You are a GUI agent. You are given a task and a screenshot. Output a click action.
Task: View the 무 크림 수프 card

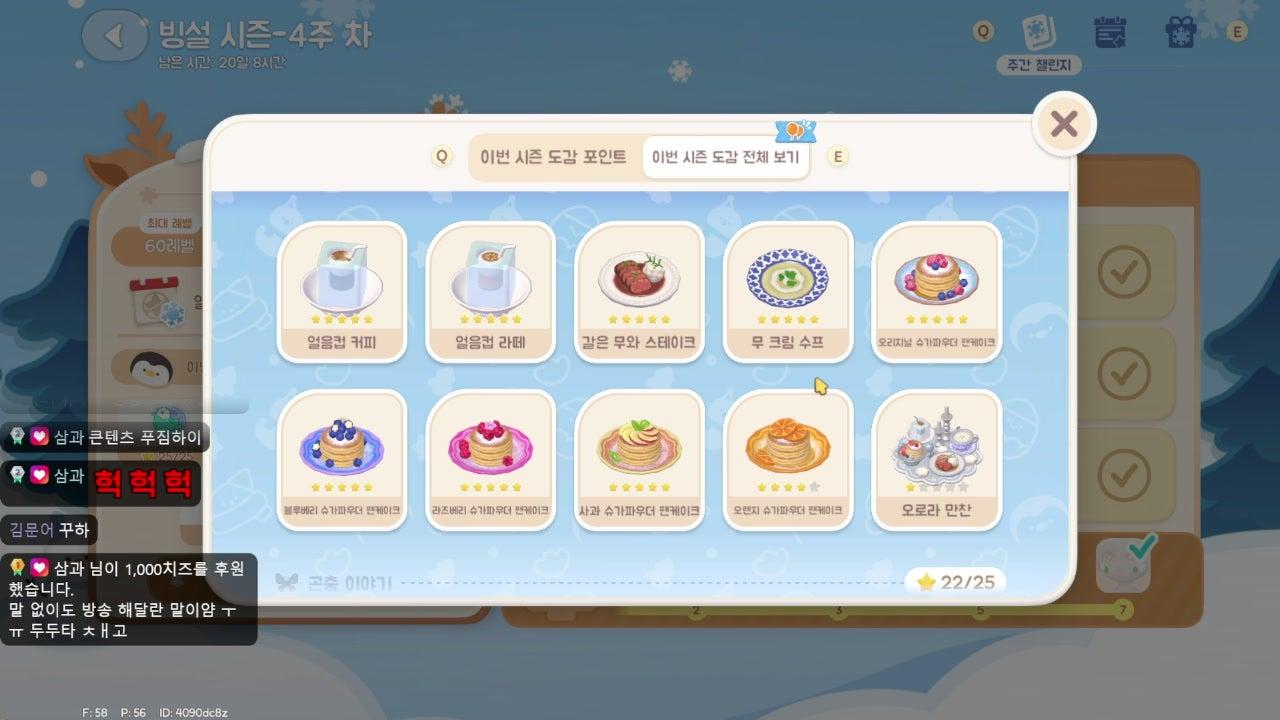point(788,291)
